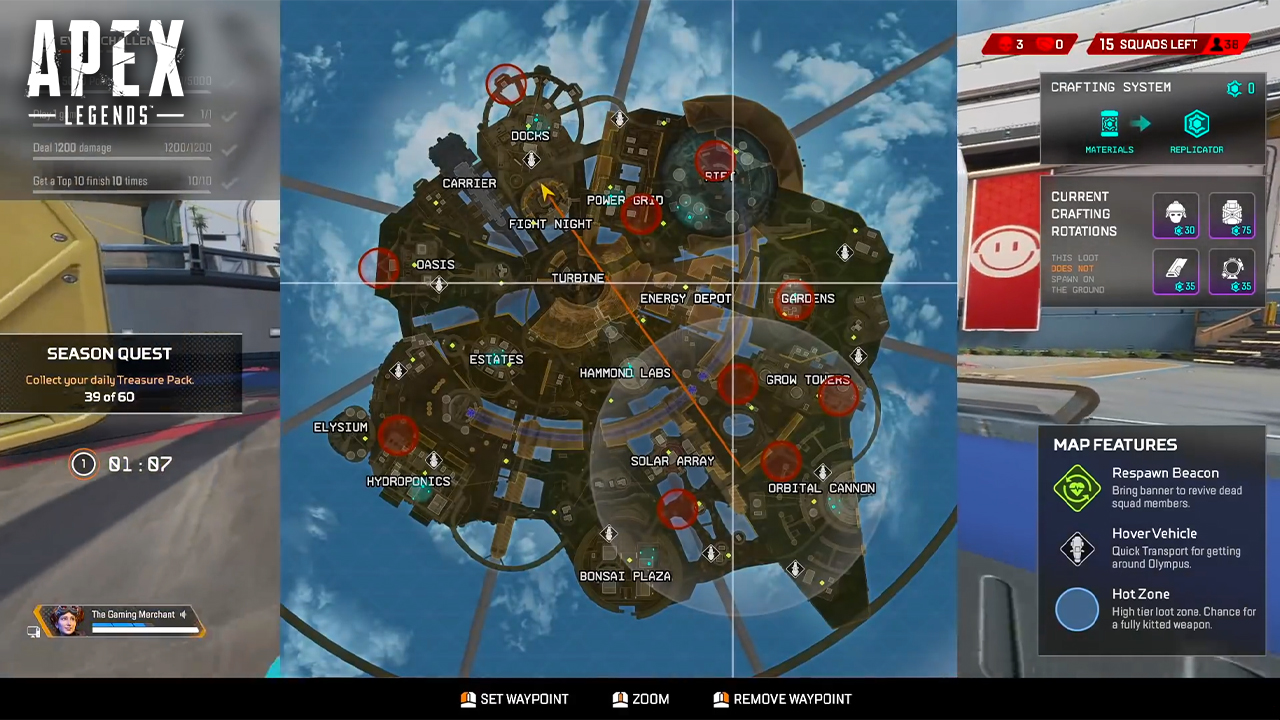Select the backpack crafting item costing 75

click(1232, 215)
